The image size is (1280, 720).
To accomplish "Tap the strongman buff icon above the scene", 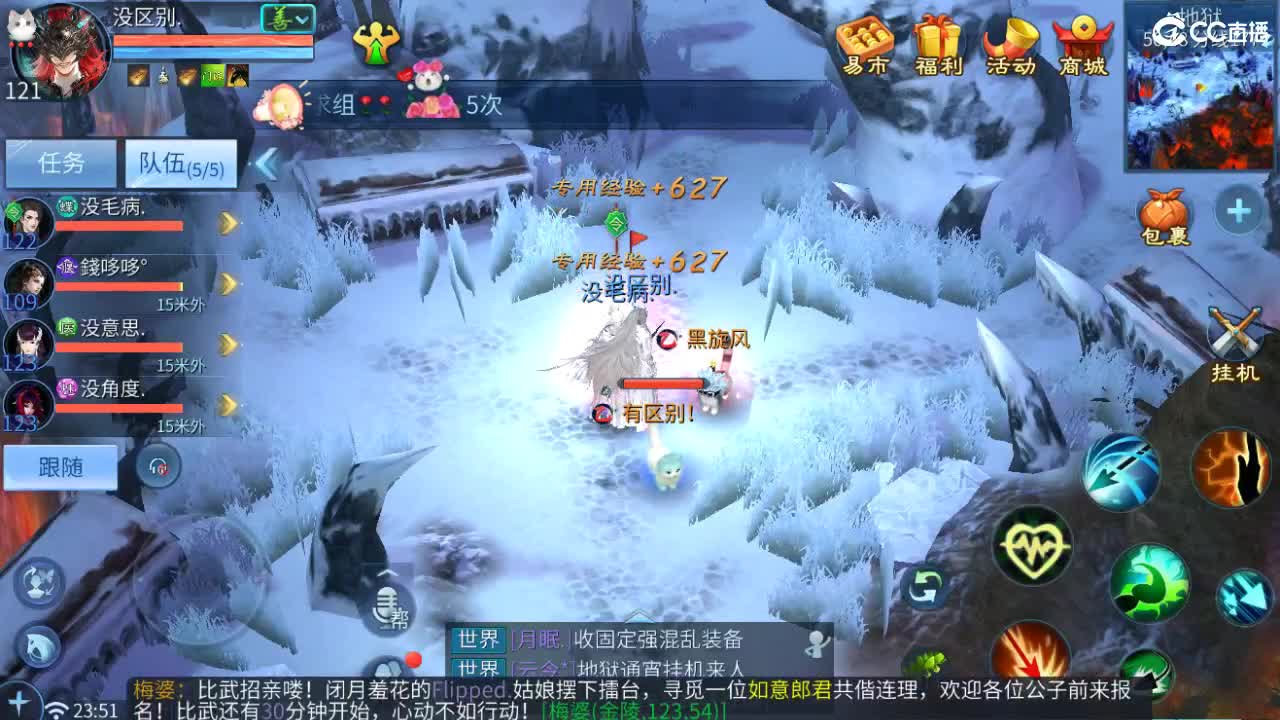I will tap(377, 45).
